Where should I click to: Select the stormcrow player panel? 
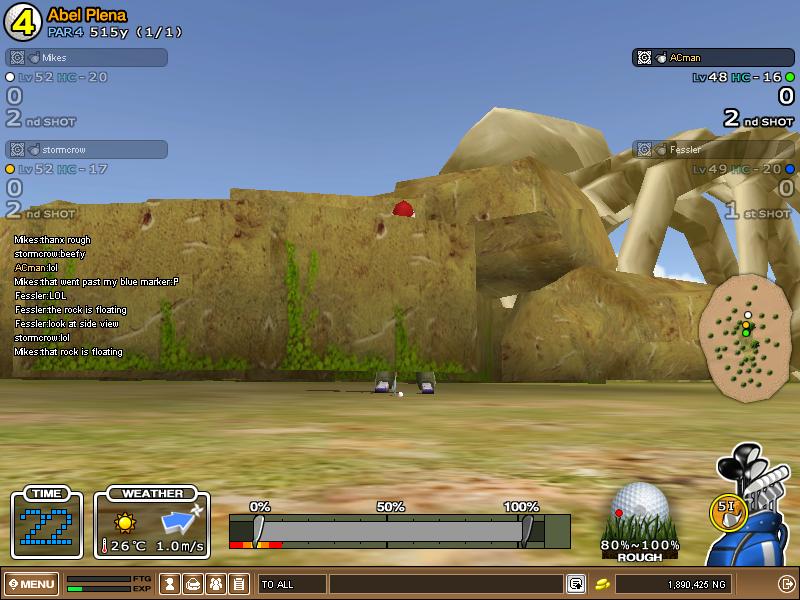coord(87,149)
